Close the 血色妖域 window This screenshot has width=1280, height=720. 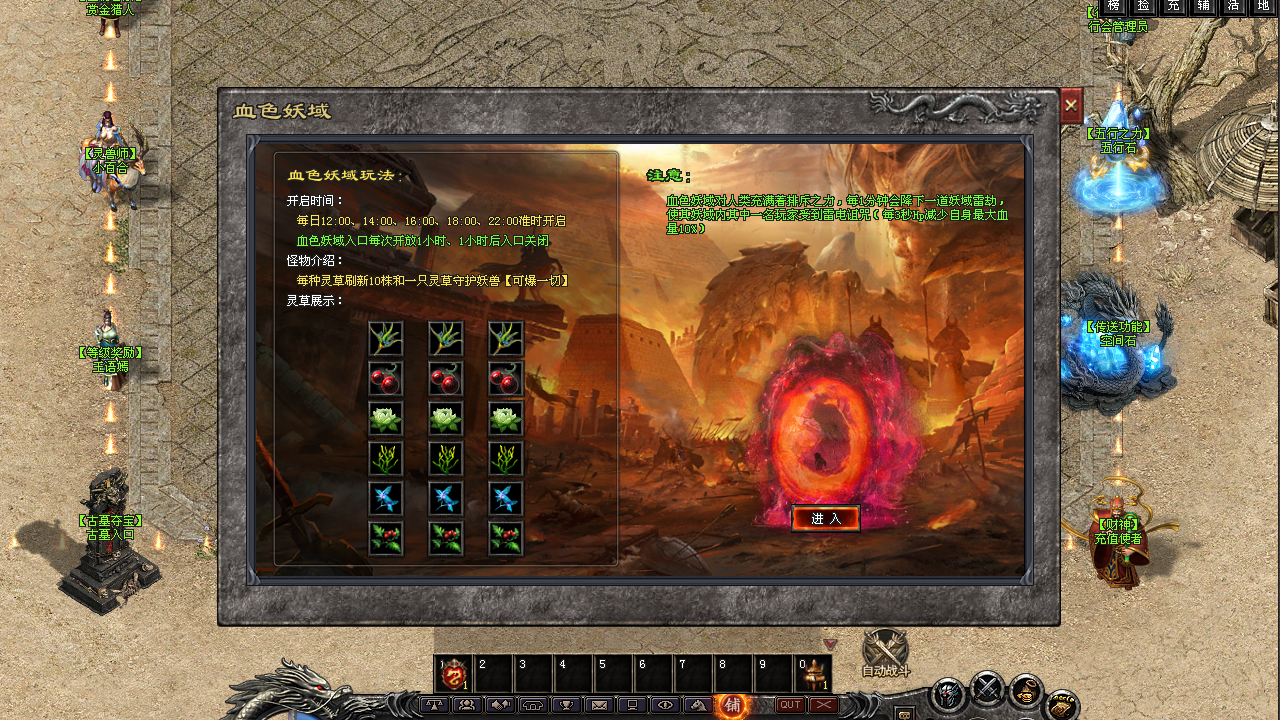pyautogui.click(x=1071, y=105)
